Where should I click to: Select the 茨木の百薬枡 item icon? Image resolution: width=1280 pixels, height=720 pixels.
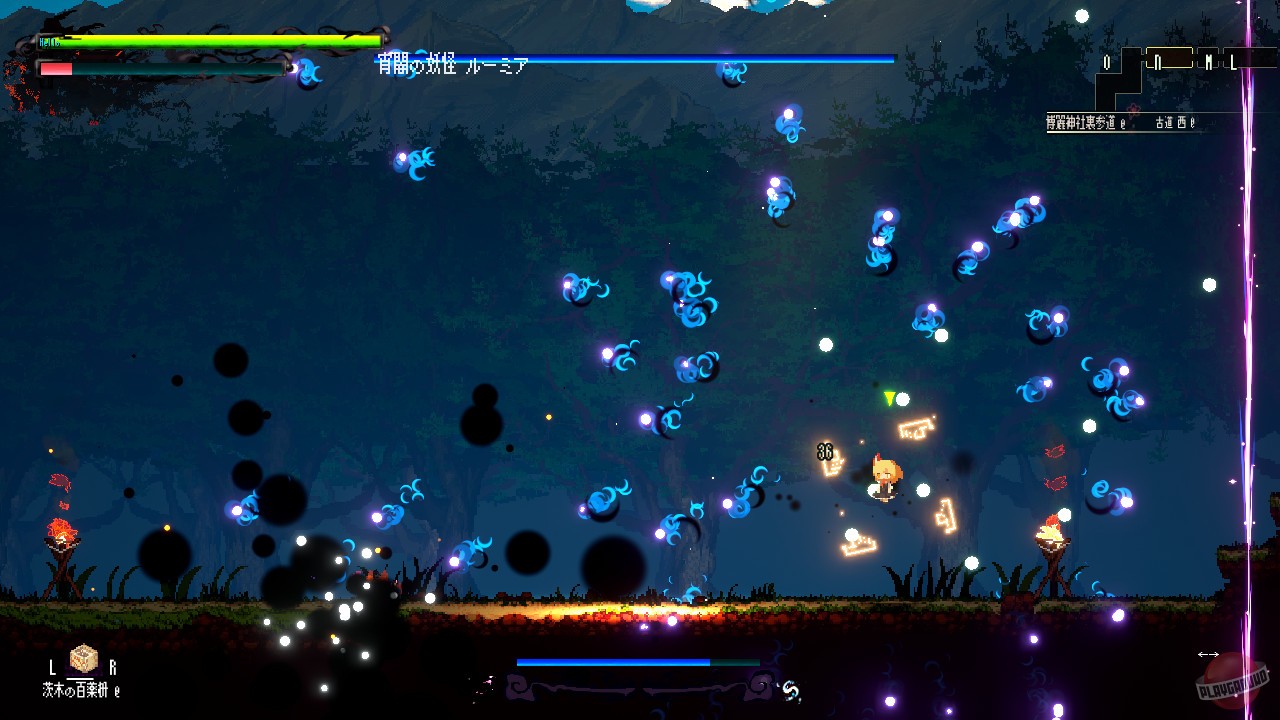[83, 657]
